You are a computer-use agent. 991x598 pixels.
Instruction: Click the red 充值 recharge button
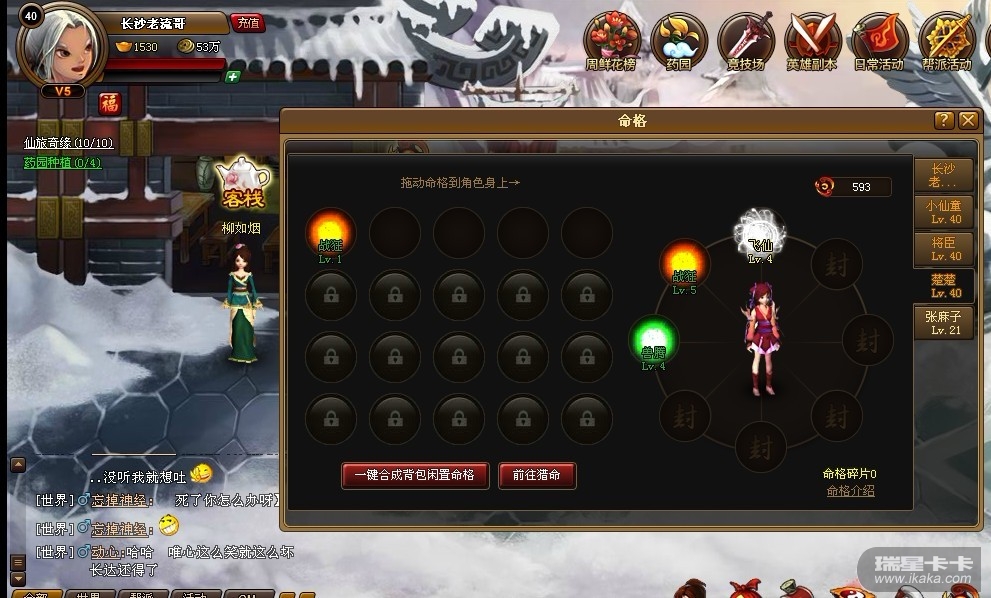247,22
